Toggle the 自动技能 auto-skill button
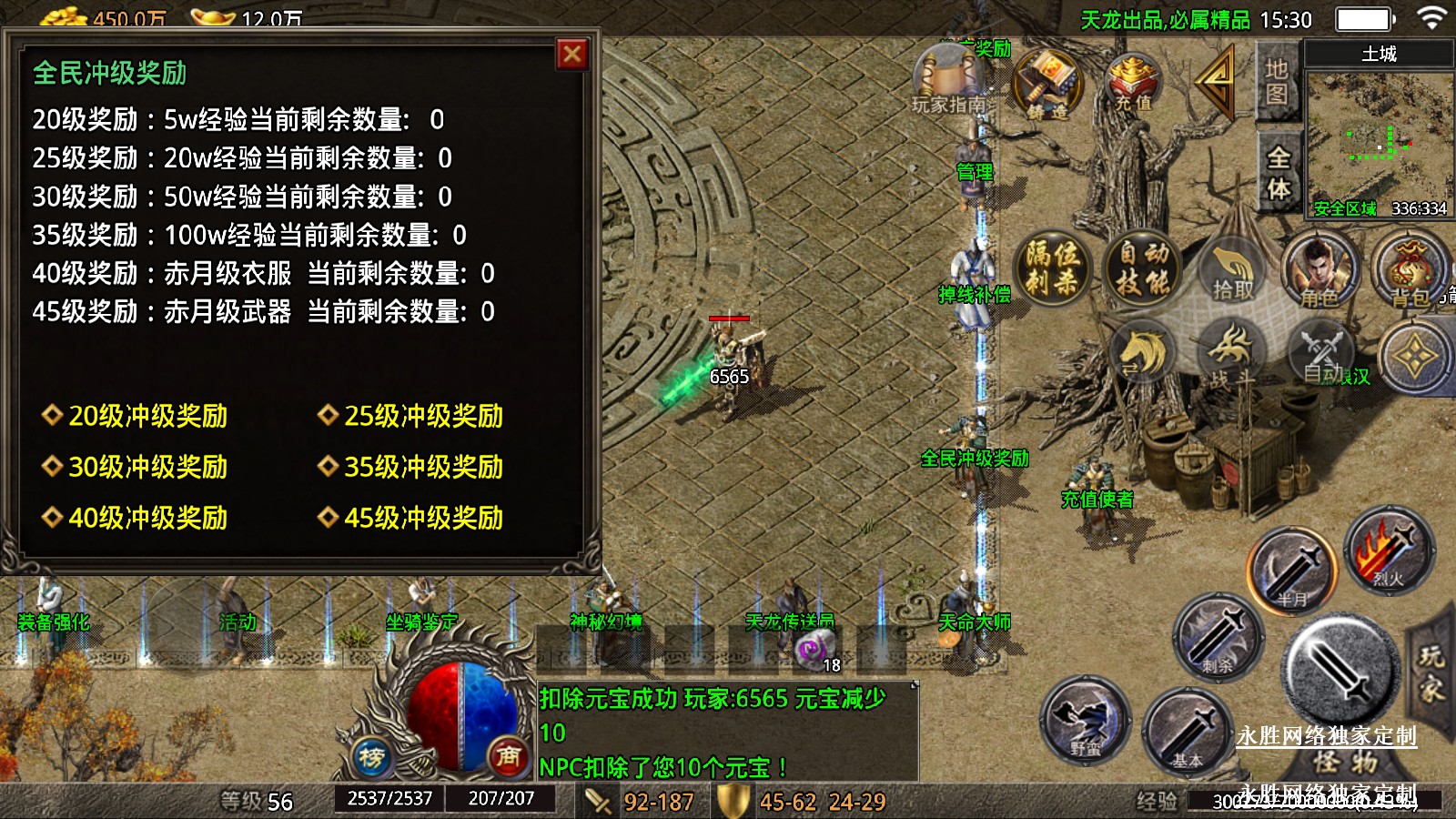This screenshot has height=819, width=1456. pos(1143,268)
